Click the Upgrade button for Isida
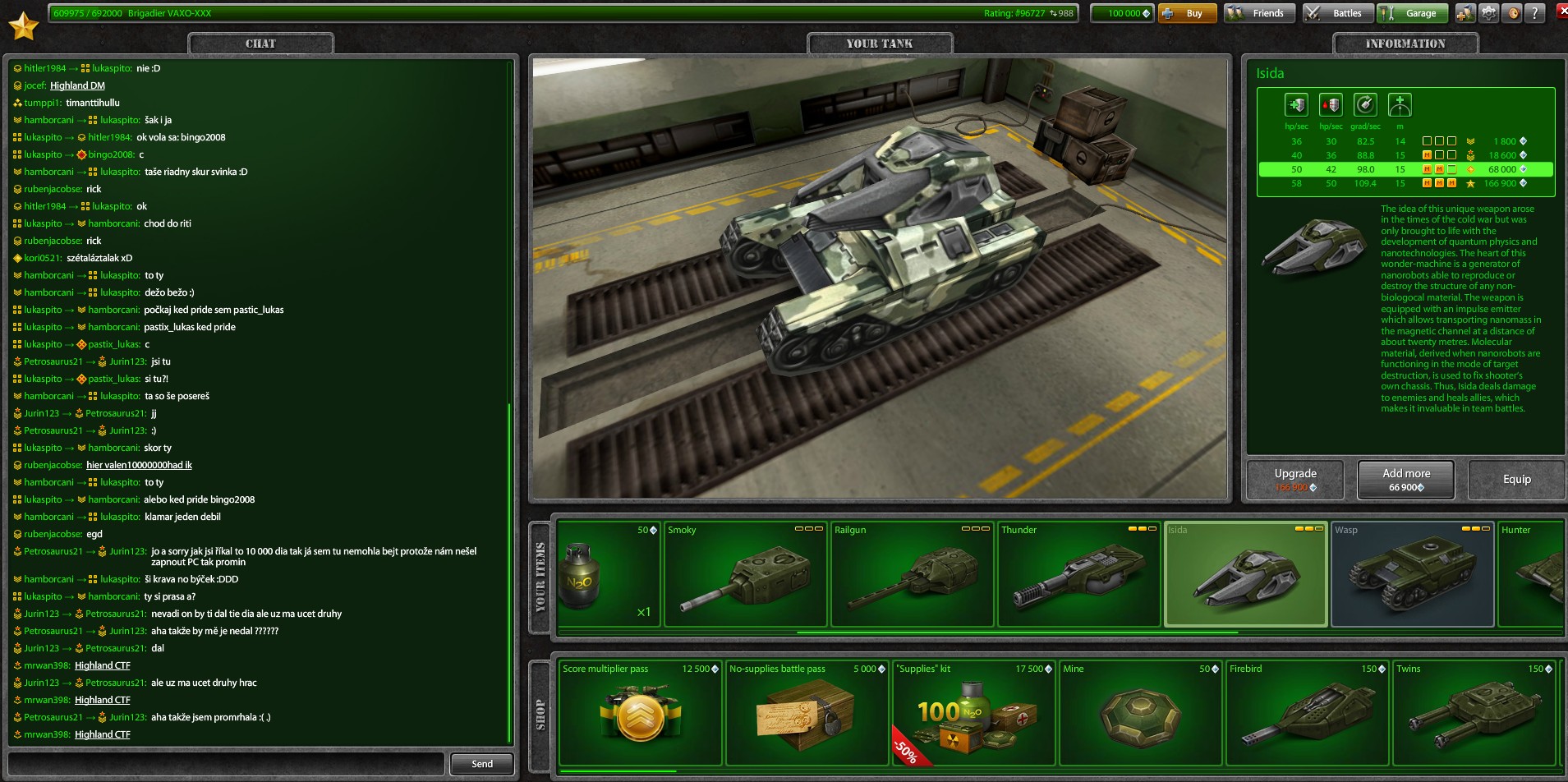The width and height of the screenshot is (1568, 782). [1295, 480]
